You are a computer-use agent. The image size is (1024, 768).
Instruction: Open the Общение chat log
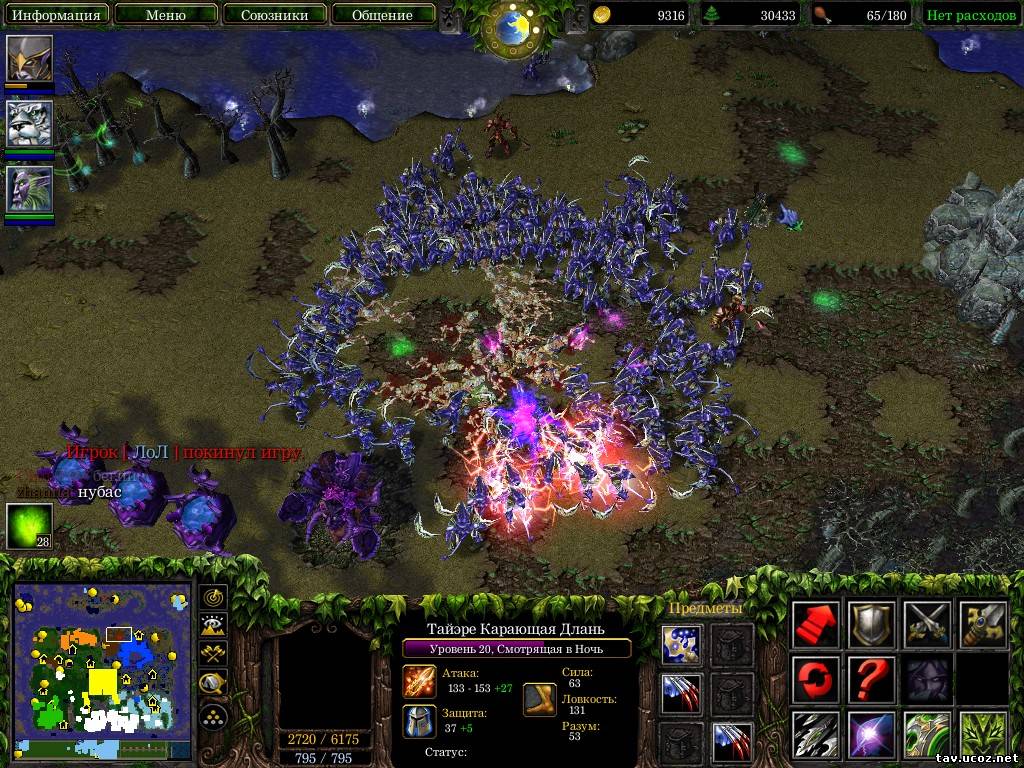coord(381,15)
